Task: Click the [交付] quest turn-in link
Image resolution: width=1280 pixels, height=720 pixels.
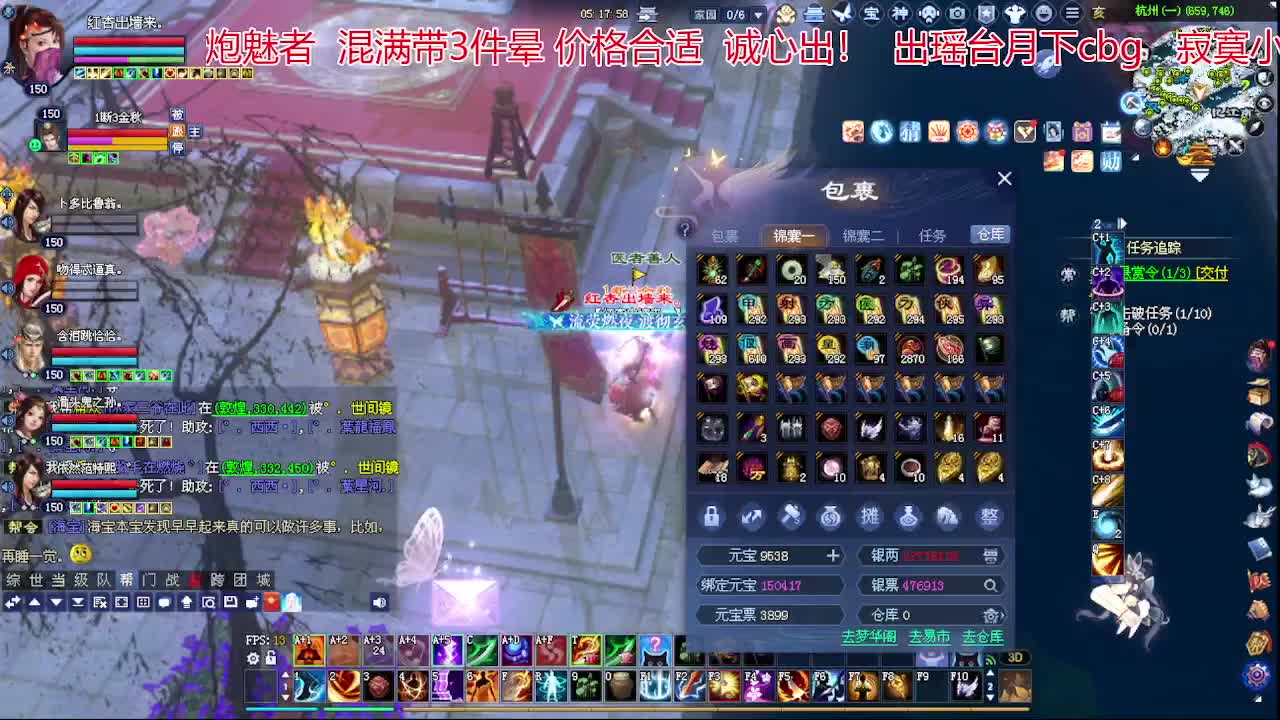Action: pyautogui.click(x=1212, y=274)
